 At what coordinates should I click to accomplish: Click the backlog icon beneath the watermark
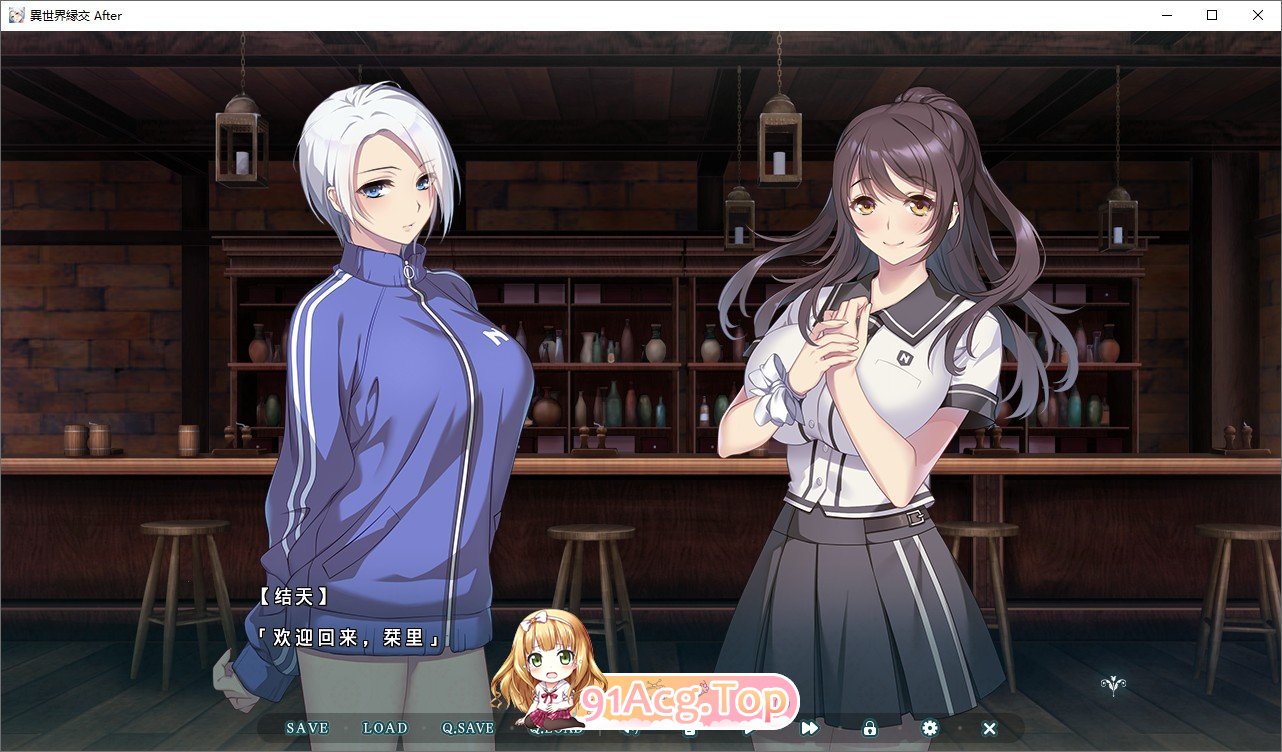(x=687, y=728)
